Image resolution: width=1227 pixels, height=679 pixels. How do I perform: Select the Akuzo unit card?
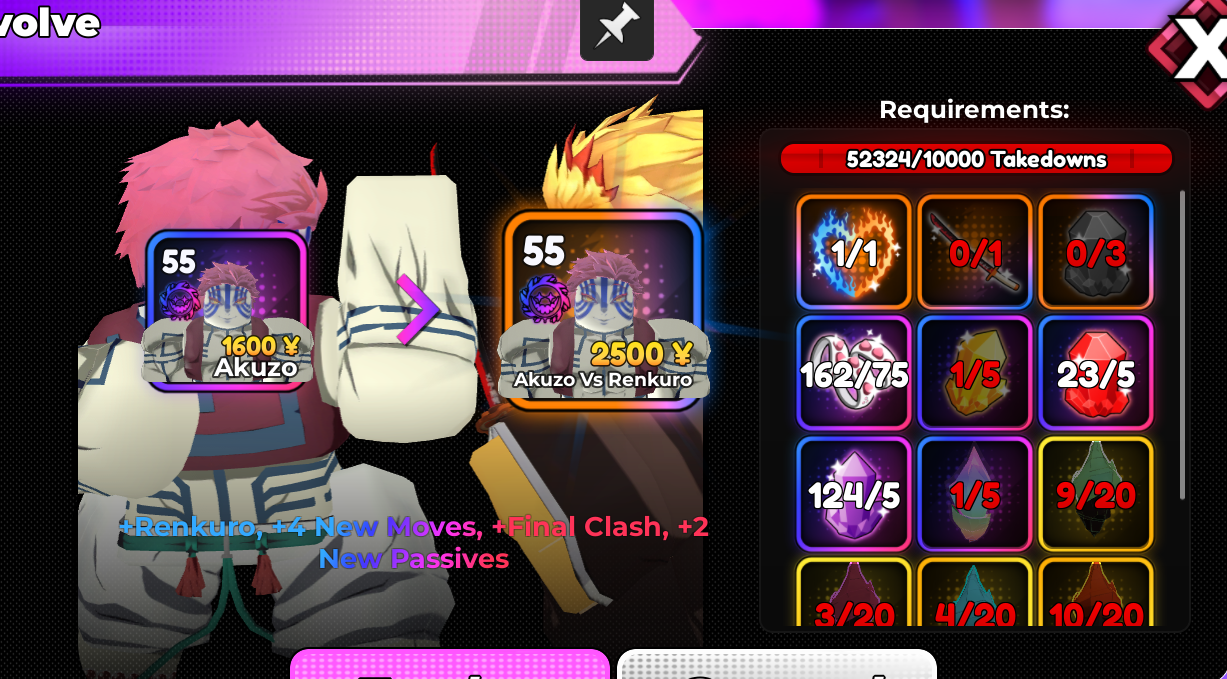[x=226, y=310]
